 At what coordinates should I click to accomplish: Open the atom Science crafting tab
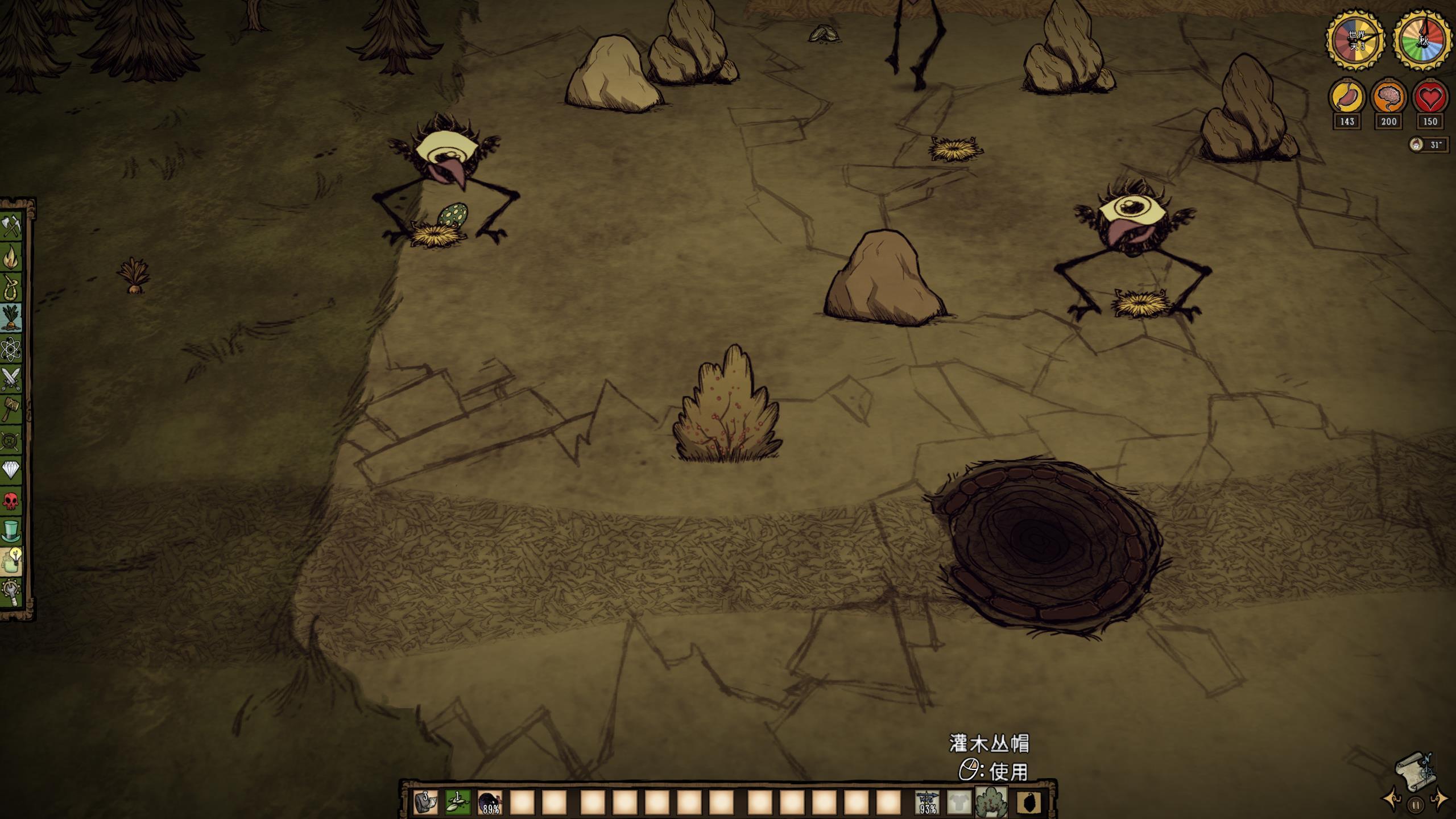point(11,349)
